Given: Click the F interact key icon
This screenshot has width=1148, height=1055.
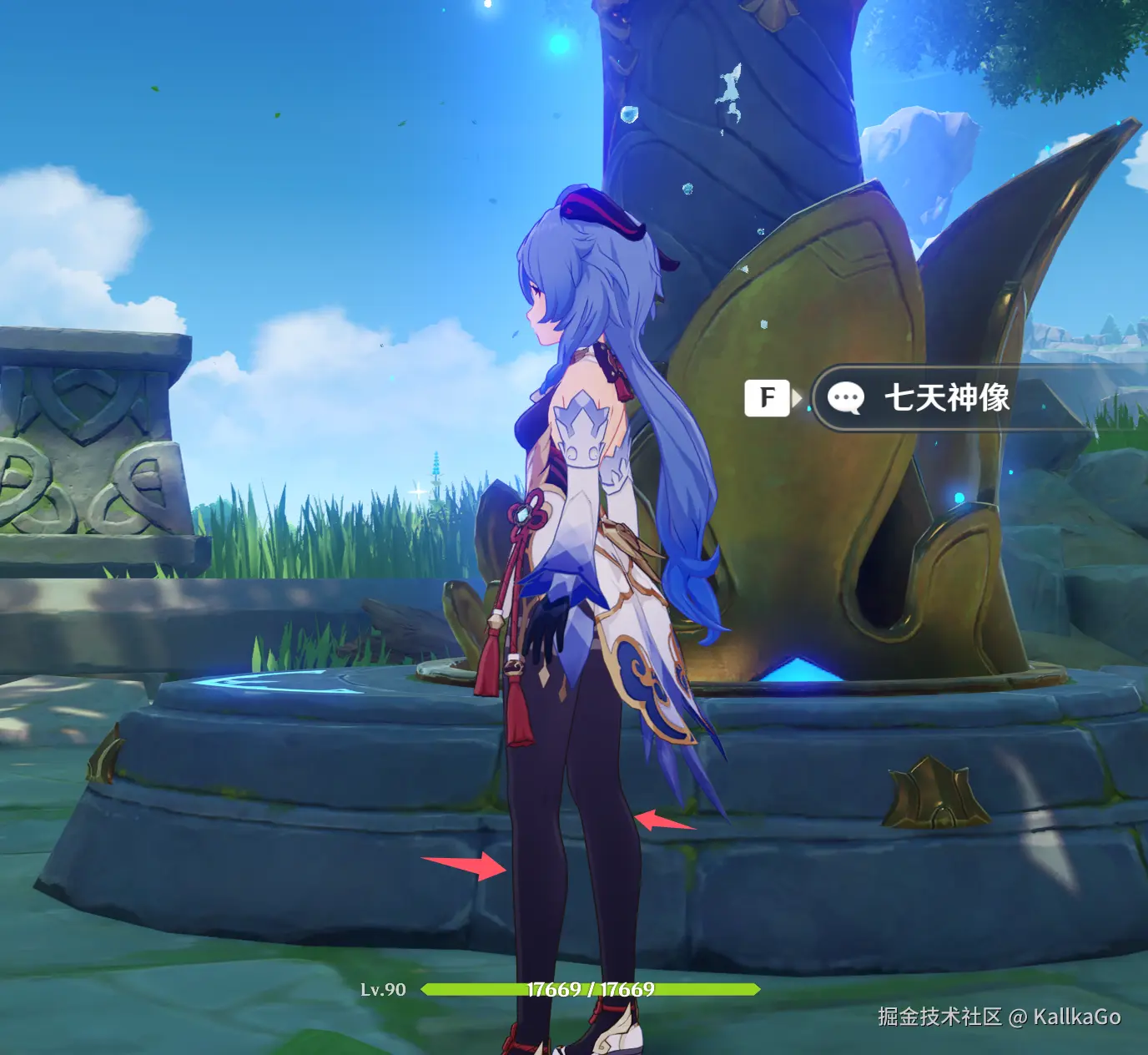Looking at the screenshot, I should pos(768,397).
